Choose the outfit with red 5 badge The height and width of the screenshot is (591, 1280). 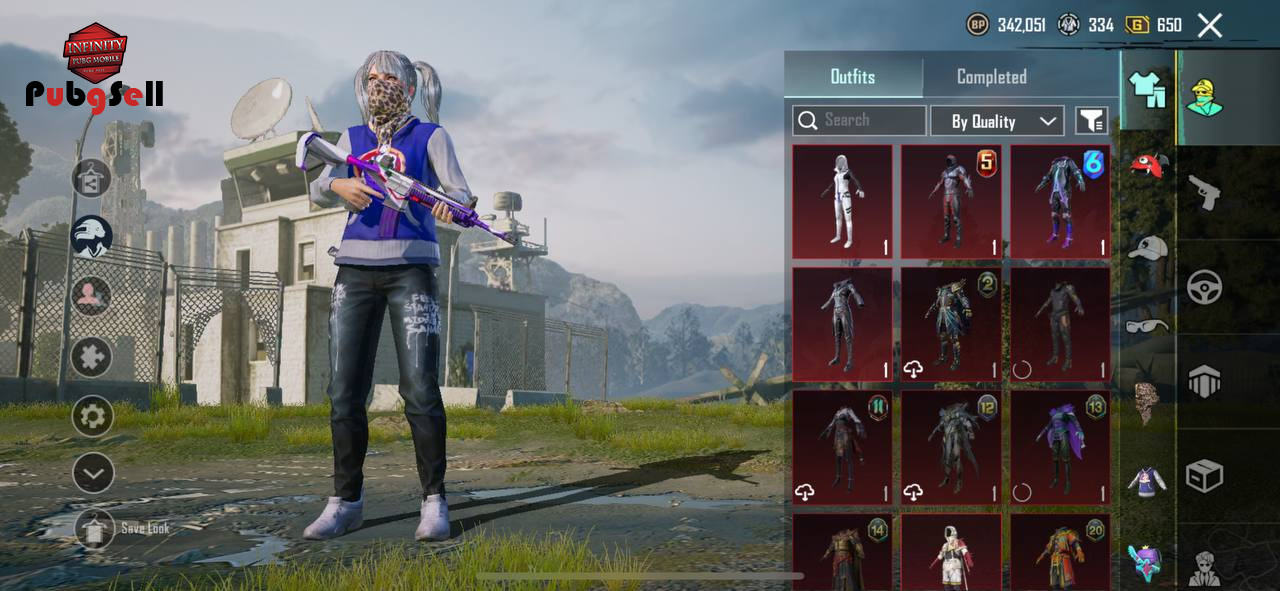(x=951, y=202)
